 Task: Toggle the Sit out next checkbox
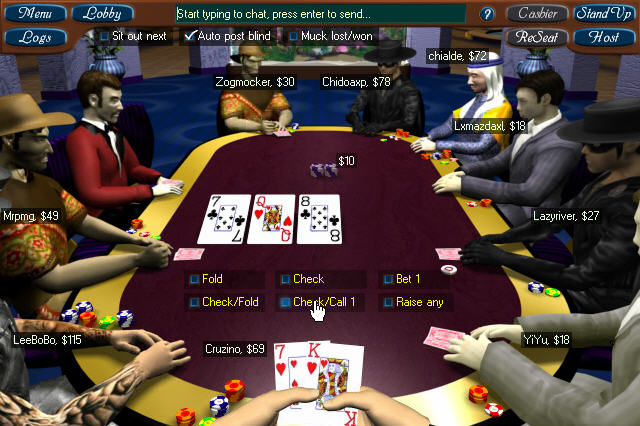pos(105,36)
